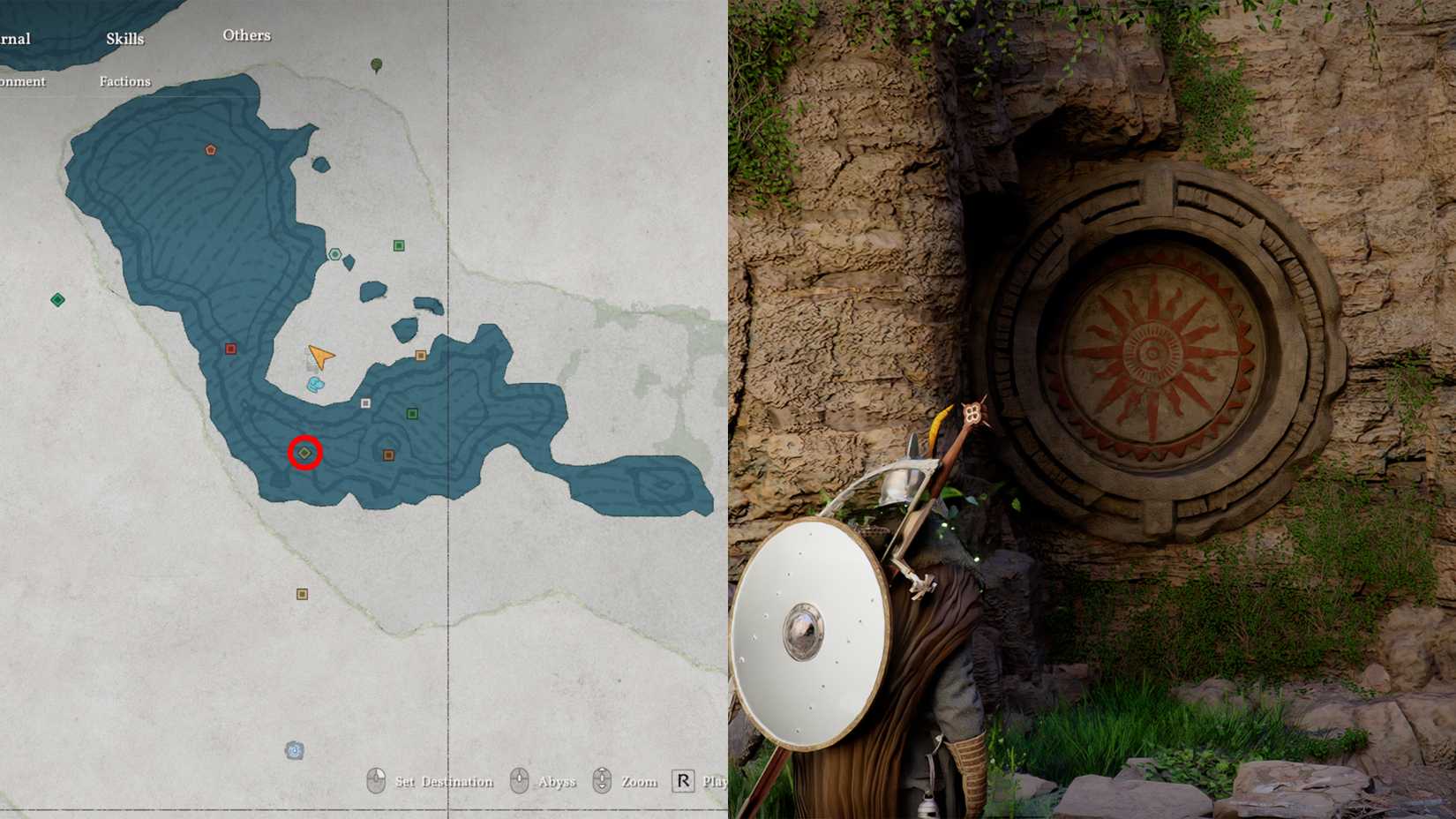Switch to the Factions tab

pyautogui.click(x=124, y=81)
